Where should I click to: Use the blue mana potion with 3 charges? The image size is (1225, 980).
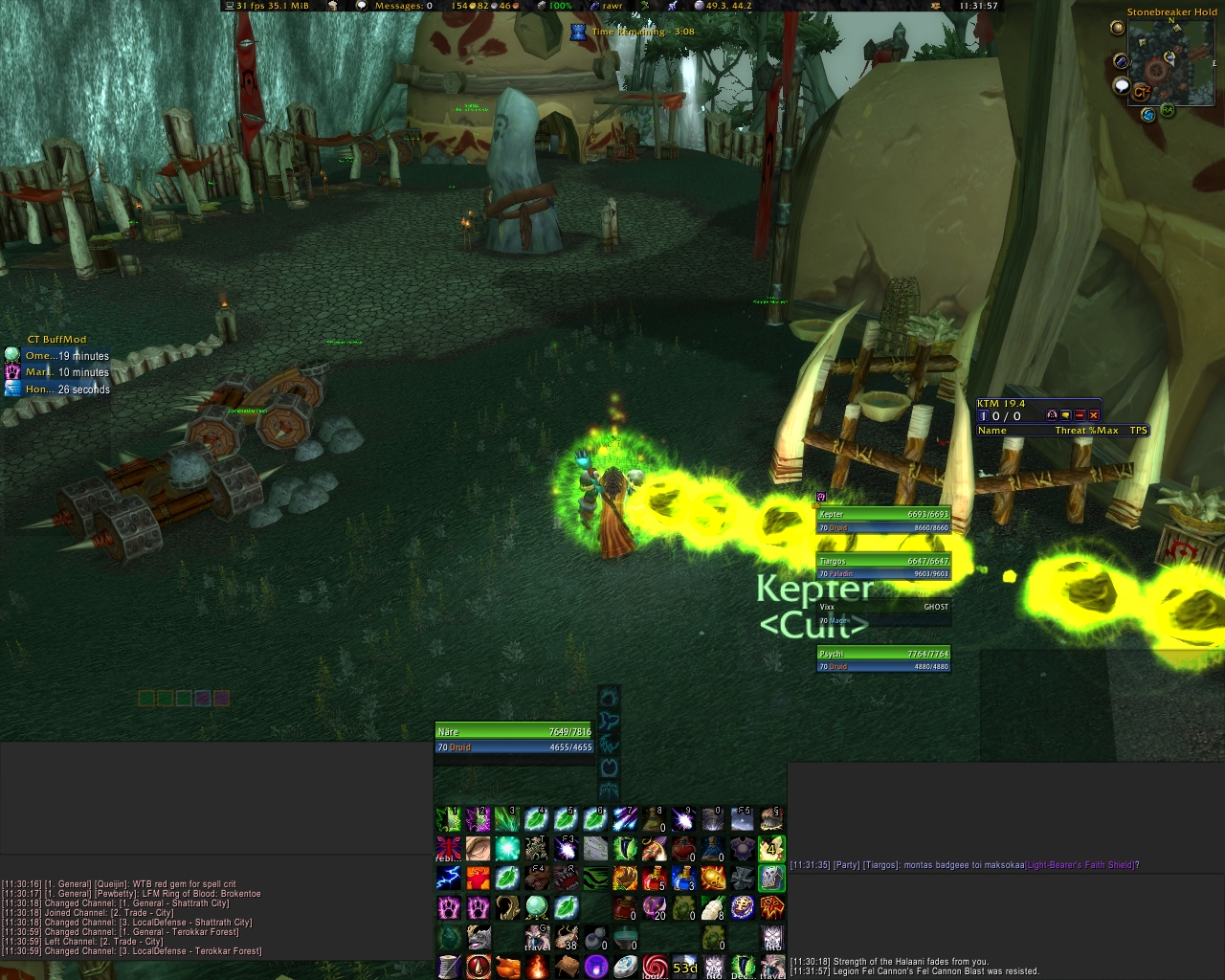[683, 877]
